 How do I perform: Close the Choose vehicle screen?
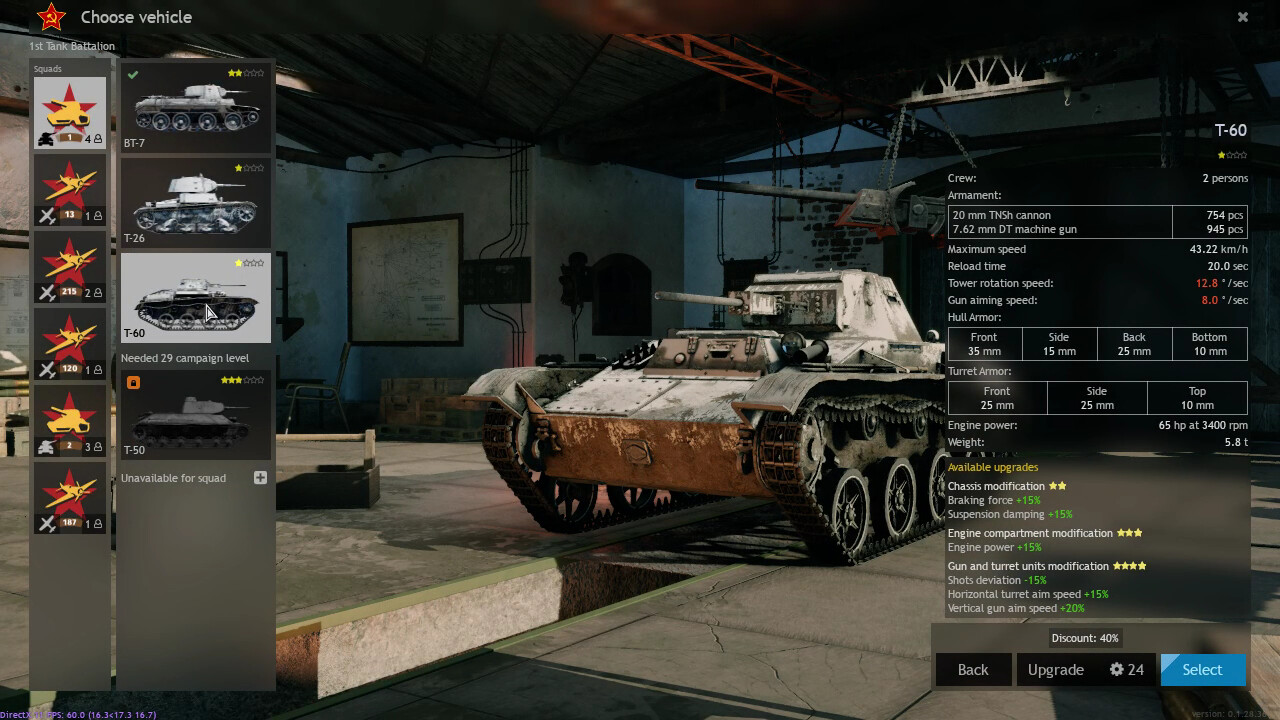(x=1243, y=17)
